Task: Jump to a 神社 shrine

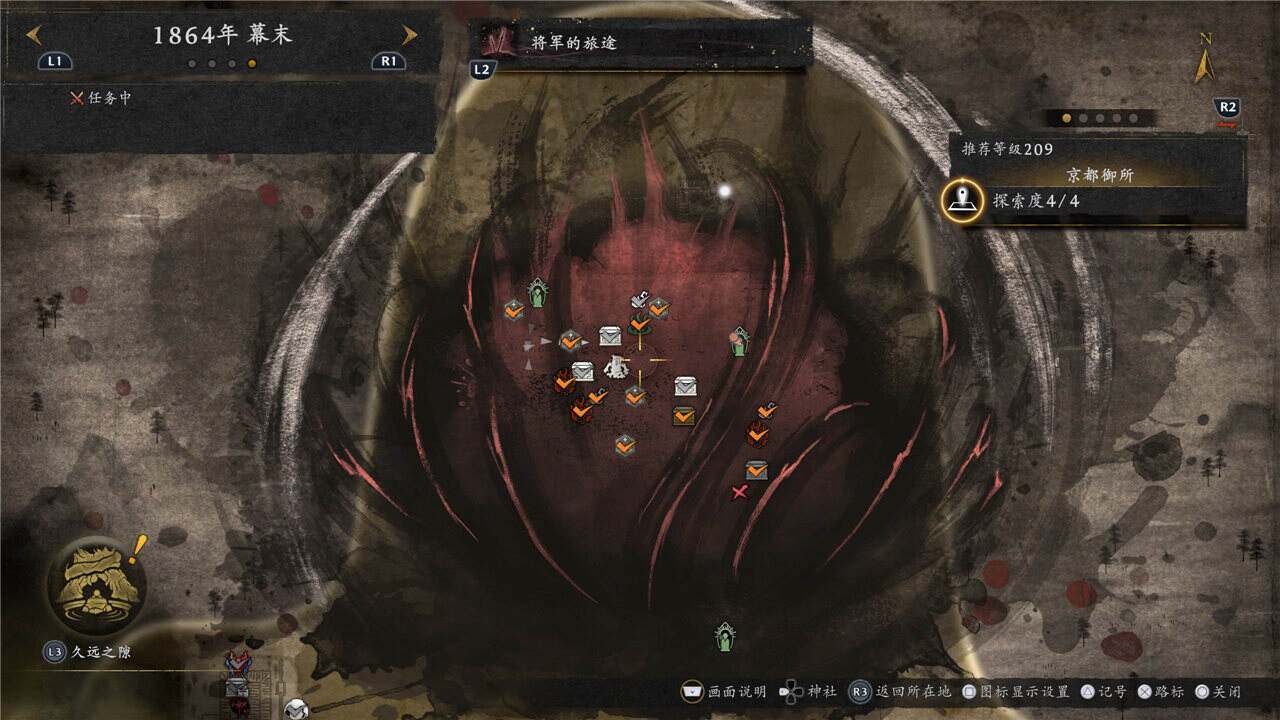Action: click(808, 692)
